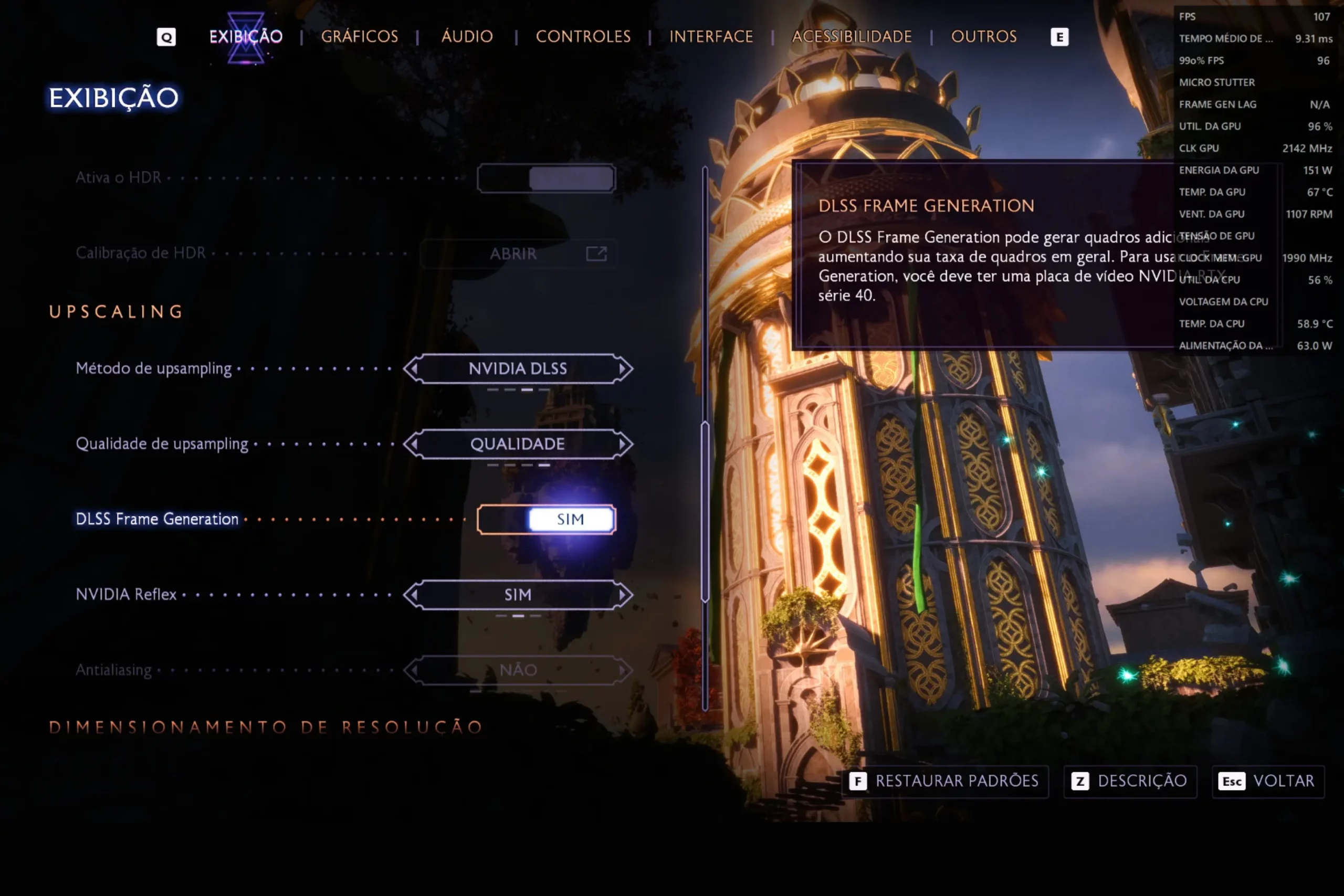Click Restaurar Padrões button

(x=944, y=781)
